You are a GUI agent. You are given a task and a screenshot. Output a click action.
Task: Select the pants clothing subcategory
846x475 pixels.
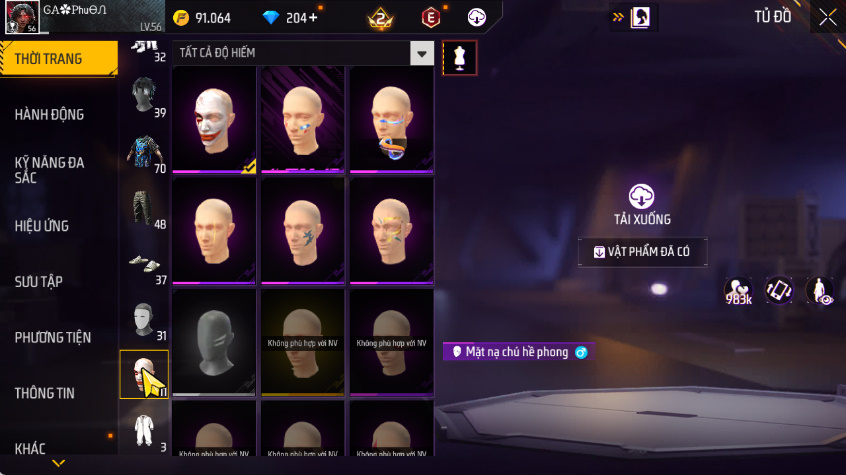[144, 208]
